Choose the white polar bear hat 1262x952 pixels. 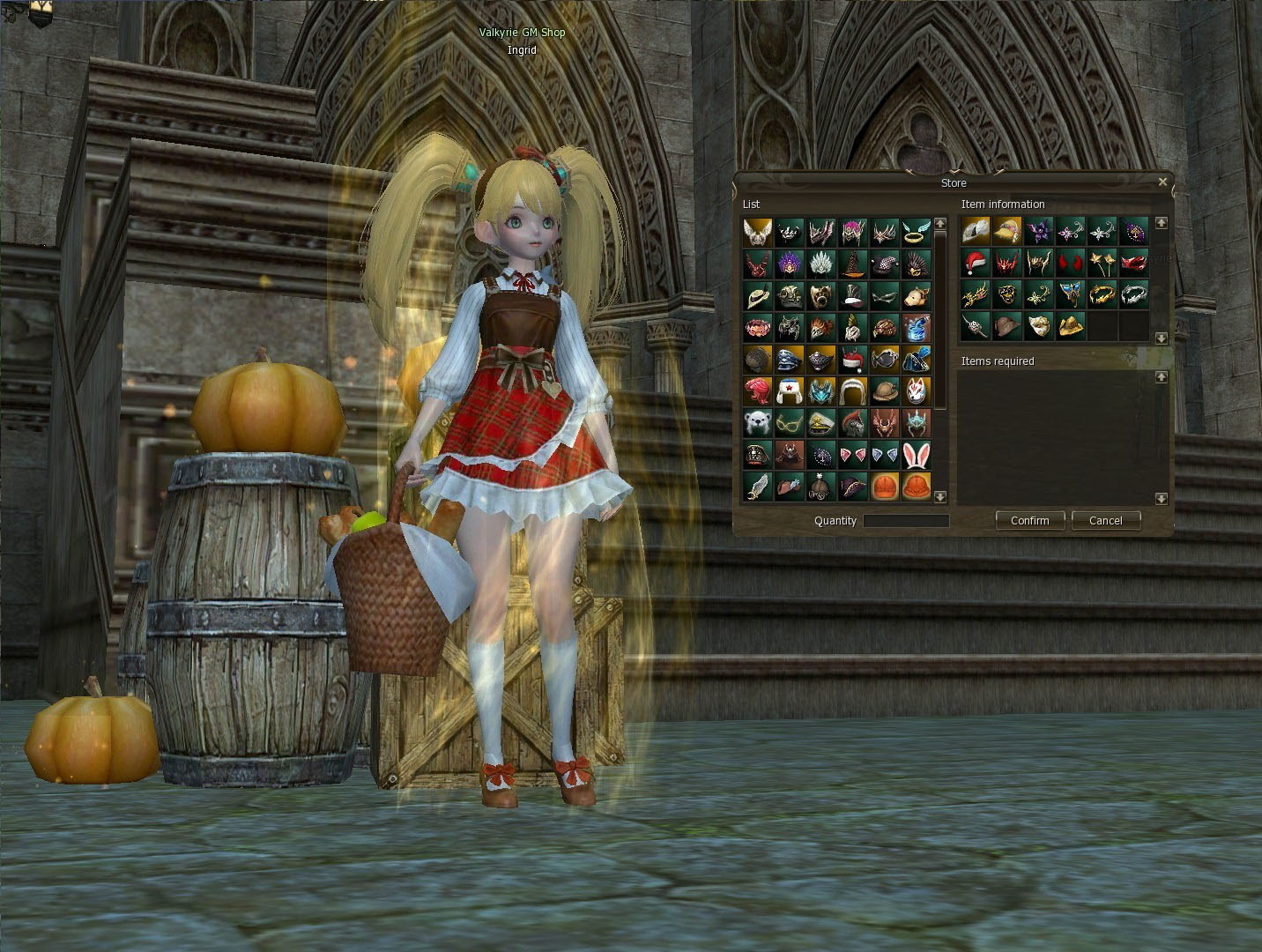pos(758,423)
